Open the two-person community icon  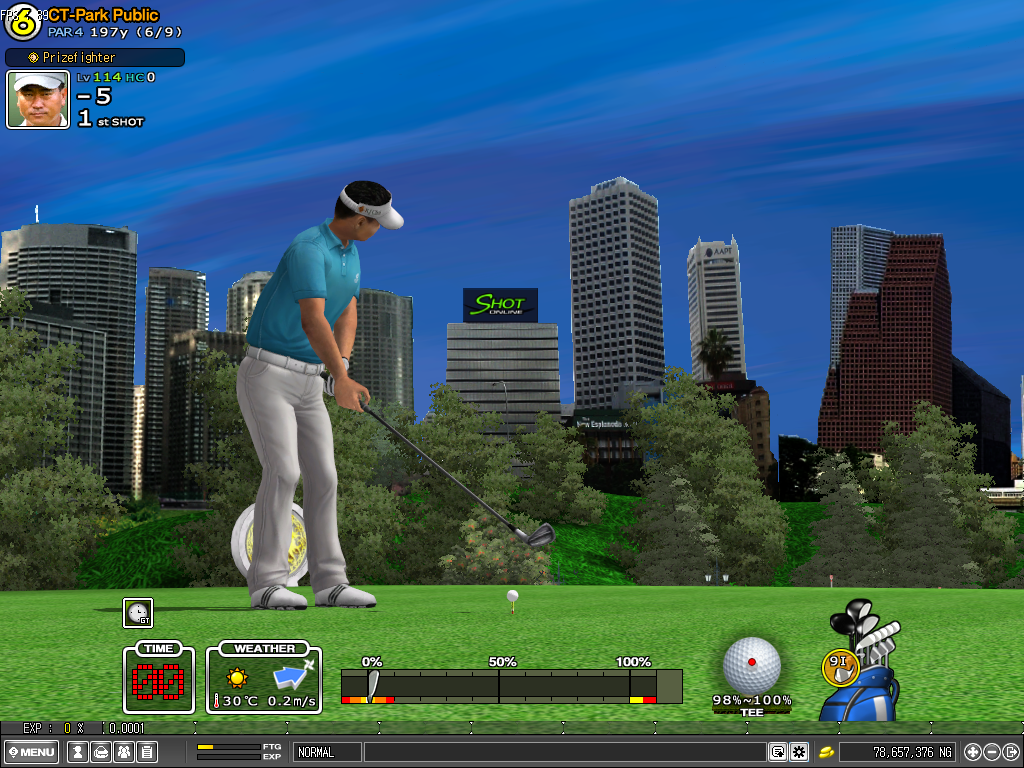pos(123,752)
